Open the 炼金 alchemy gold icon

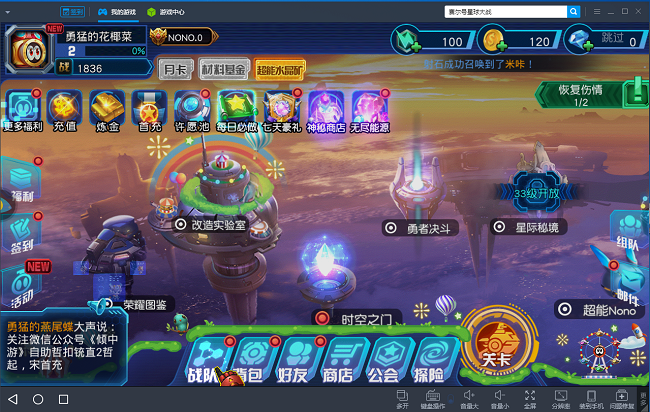106,110
